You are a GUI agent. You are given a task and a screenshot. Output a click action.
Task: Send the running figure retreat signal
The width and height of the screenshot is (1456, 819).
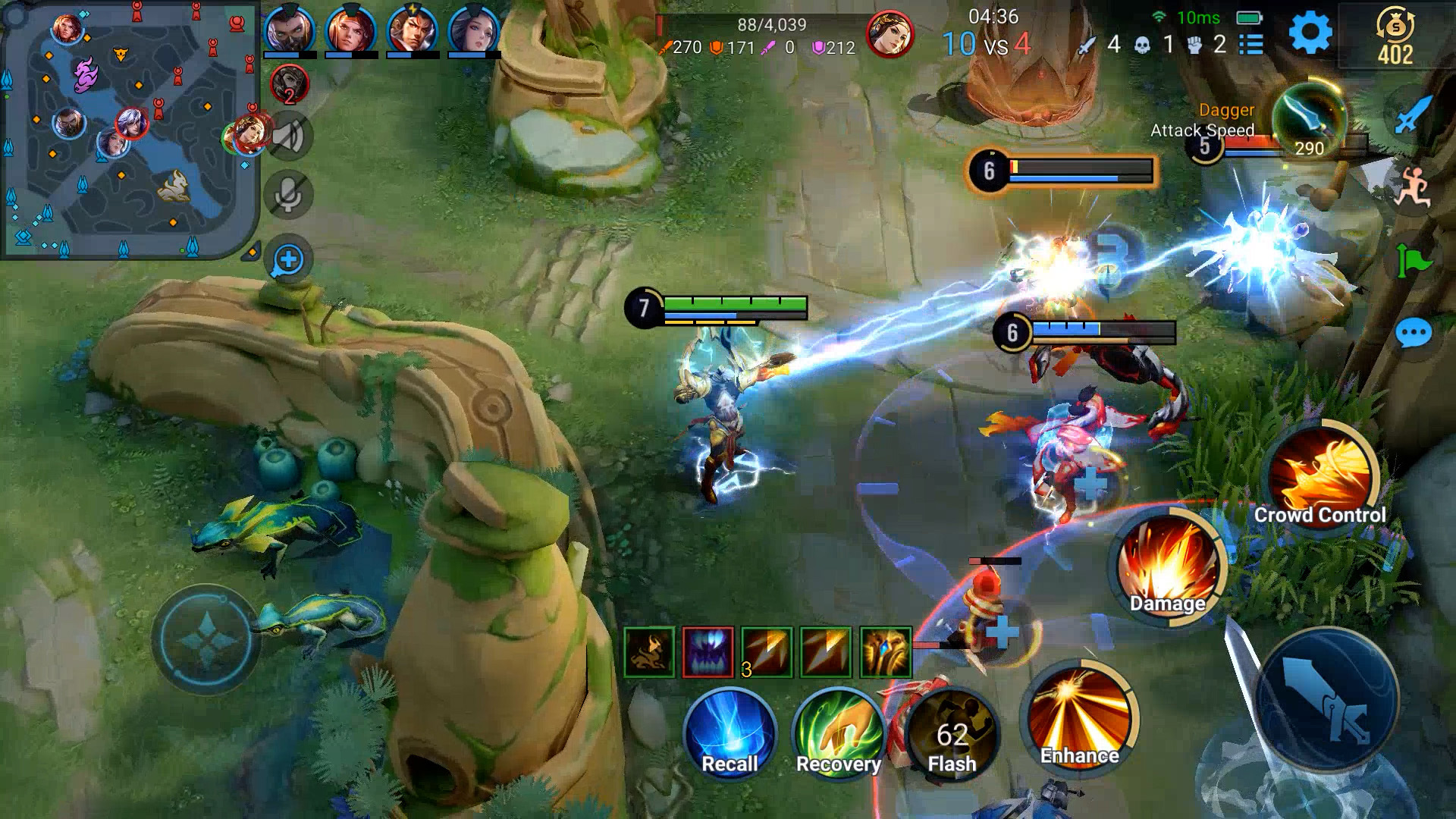pos(1412,188)
